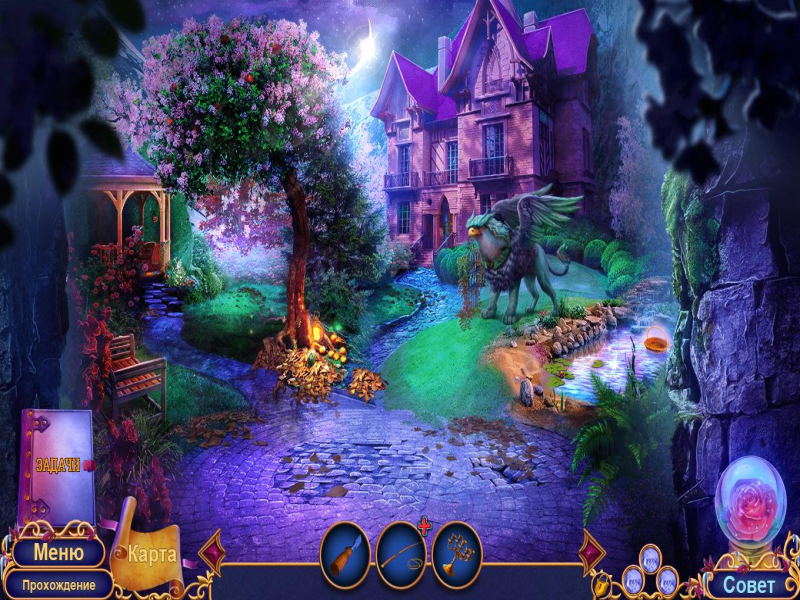The height and width of the screenshot is (600, 800).
Task: Select the knife item in inventory
Action: 345,555
